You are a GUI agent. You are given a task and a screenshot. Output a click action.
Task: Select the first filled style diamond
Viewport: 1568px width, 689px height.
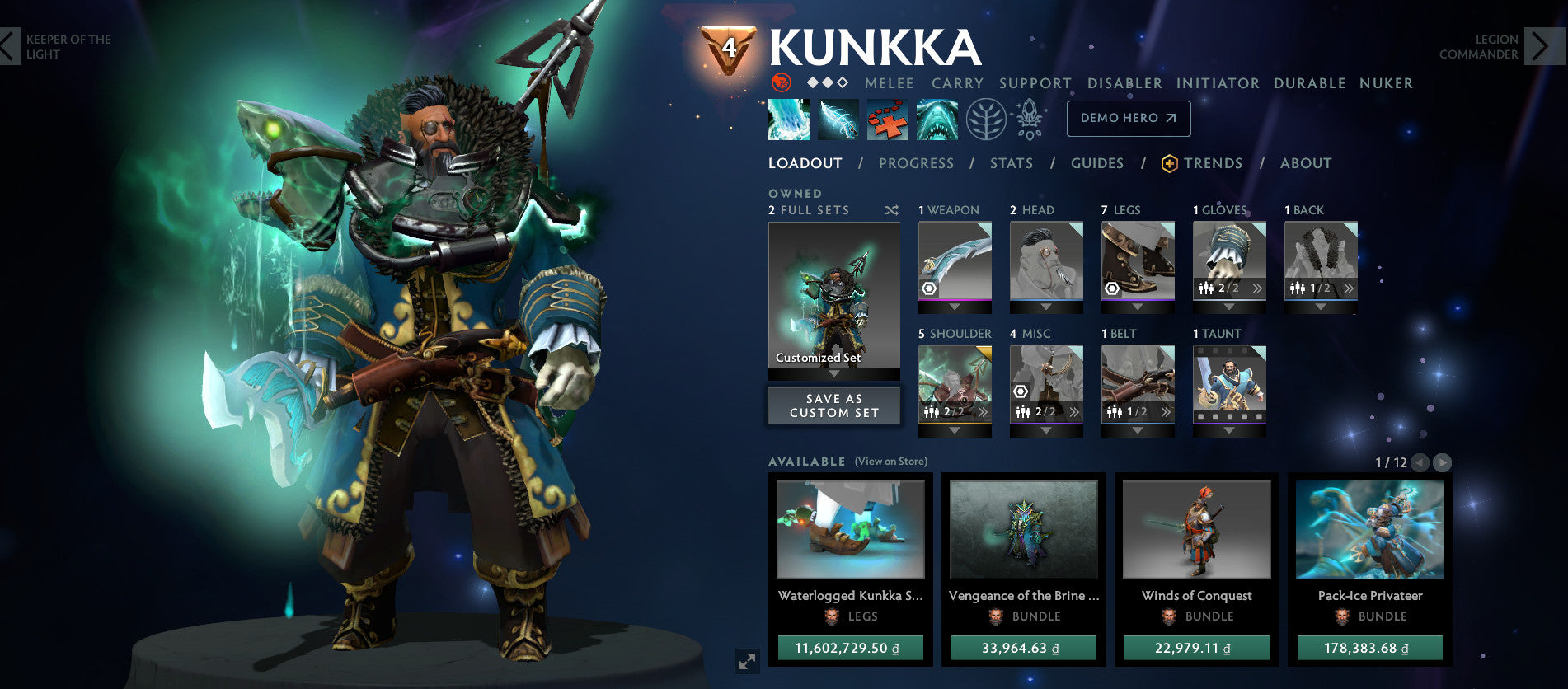coord(811,82)
